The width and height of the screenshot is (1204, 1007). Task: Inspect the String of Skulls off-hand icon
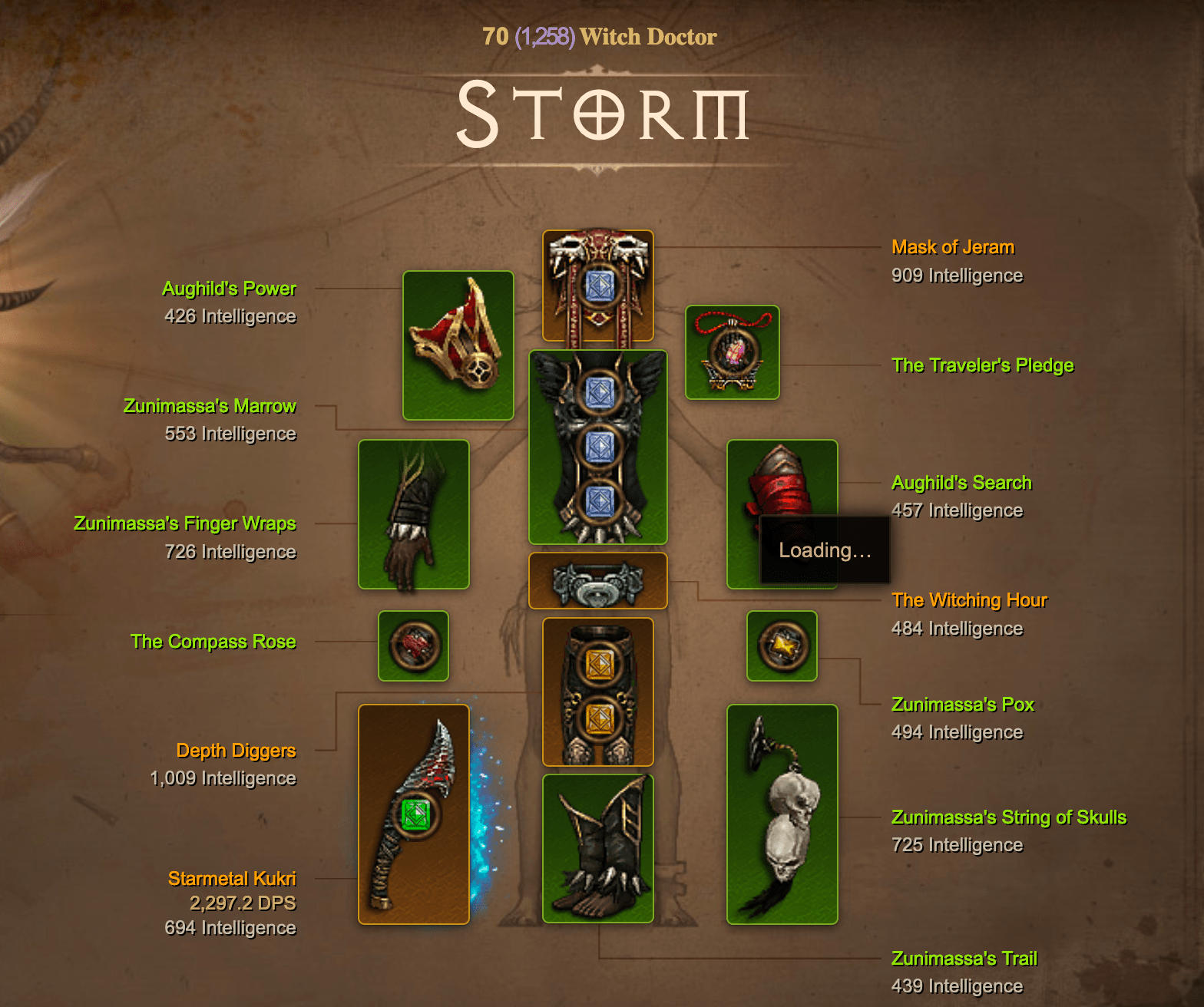(x=782, y=814)
